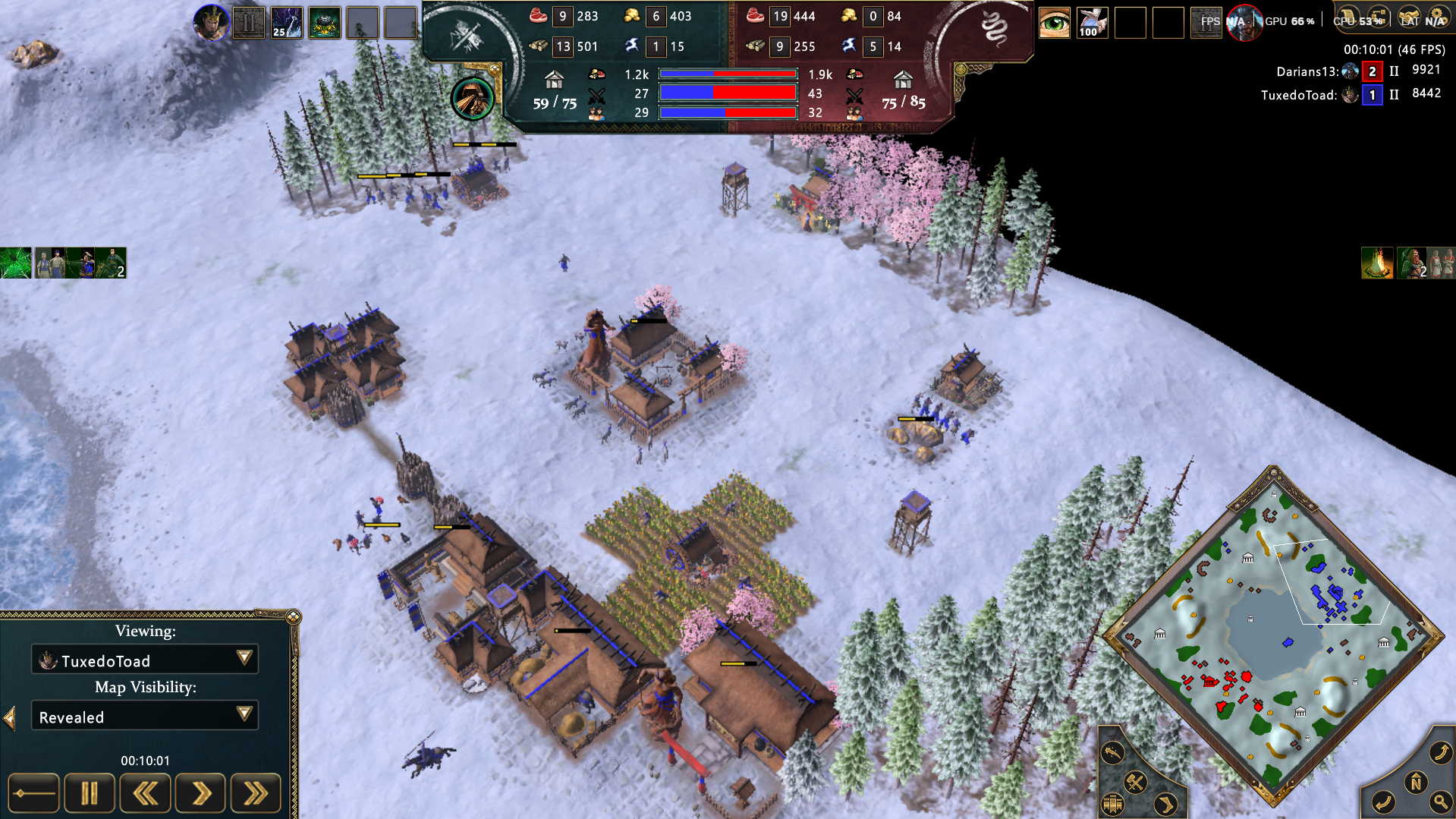
Task: Select the green eye god power icon
Action: (1054, 22)
